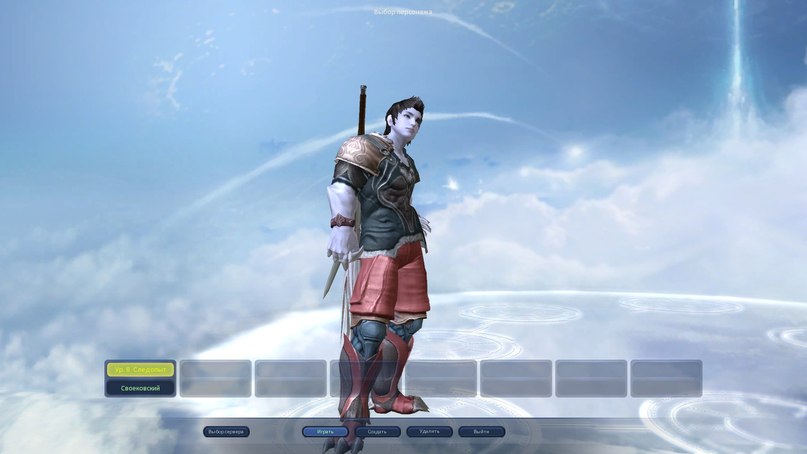Viewport: 807px width, 454px height.
Task: Delete the character with Удалить
Action: tap(430, 432)
